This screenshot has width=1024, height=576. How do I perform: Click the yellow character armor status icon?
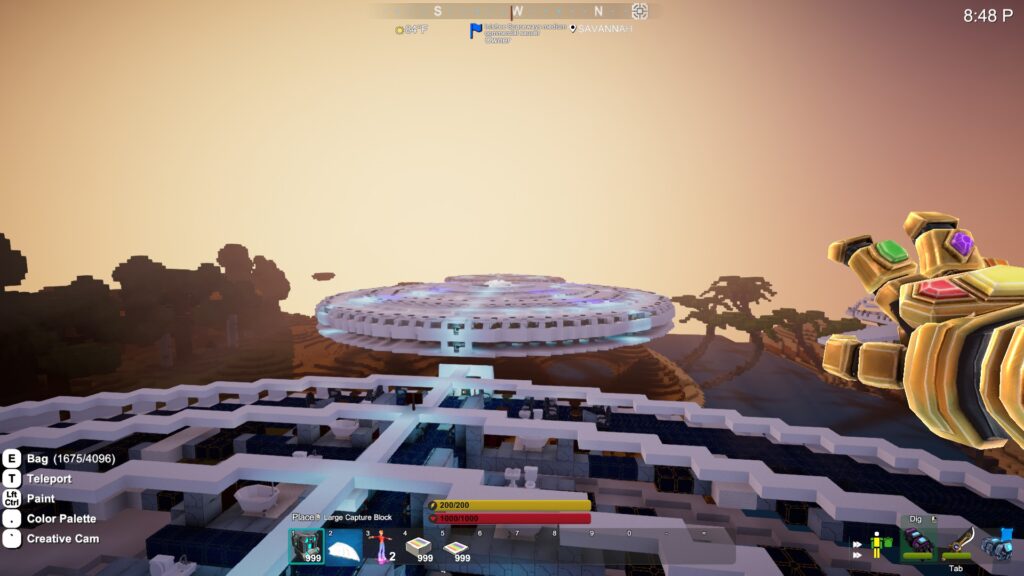pos(879,545)
